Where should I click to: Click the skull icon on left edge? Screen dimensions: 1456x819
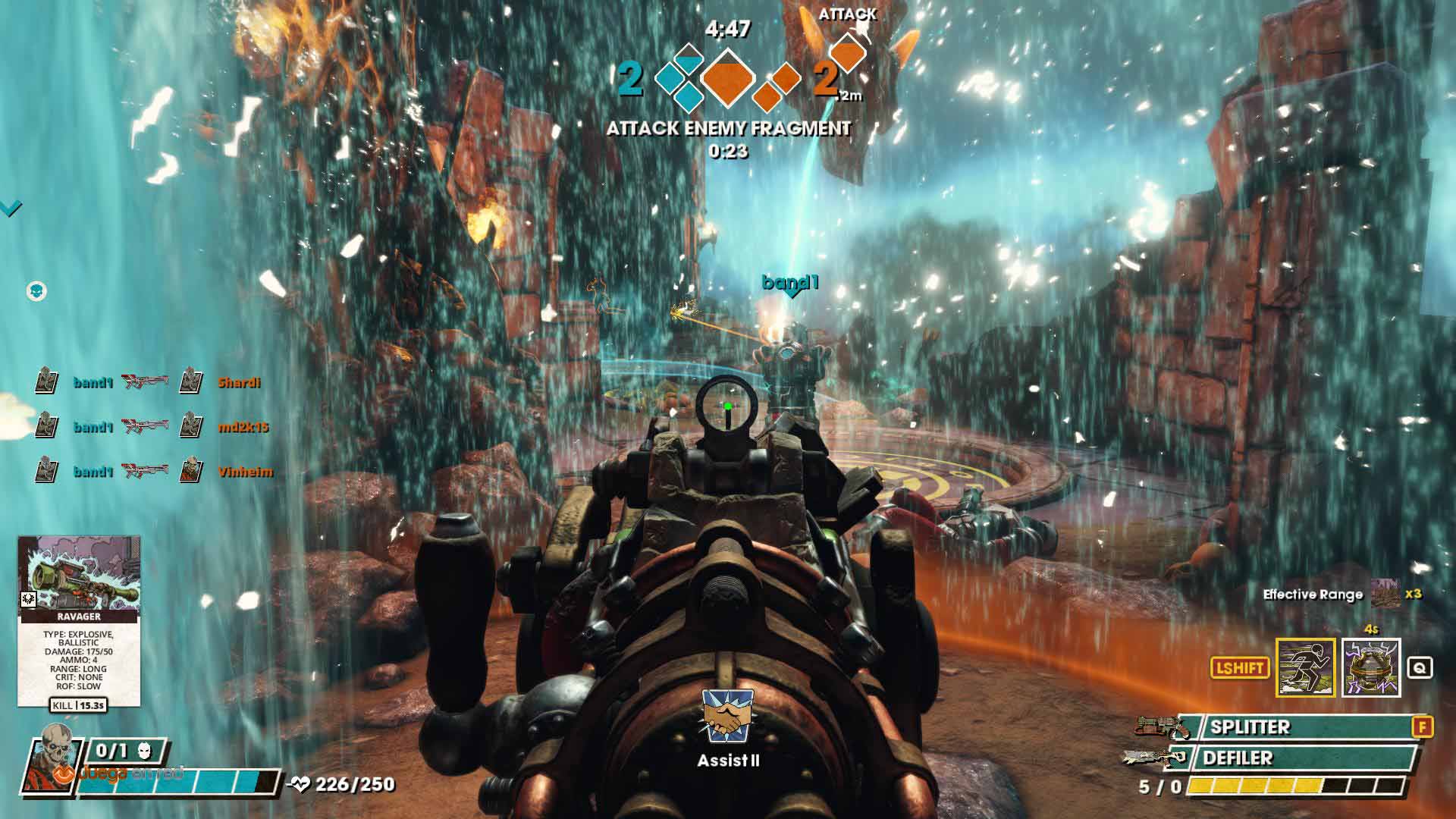click(x=36, y=290)
